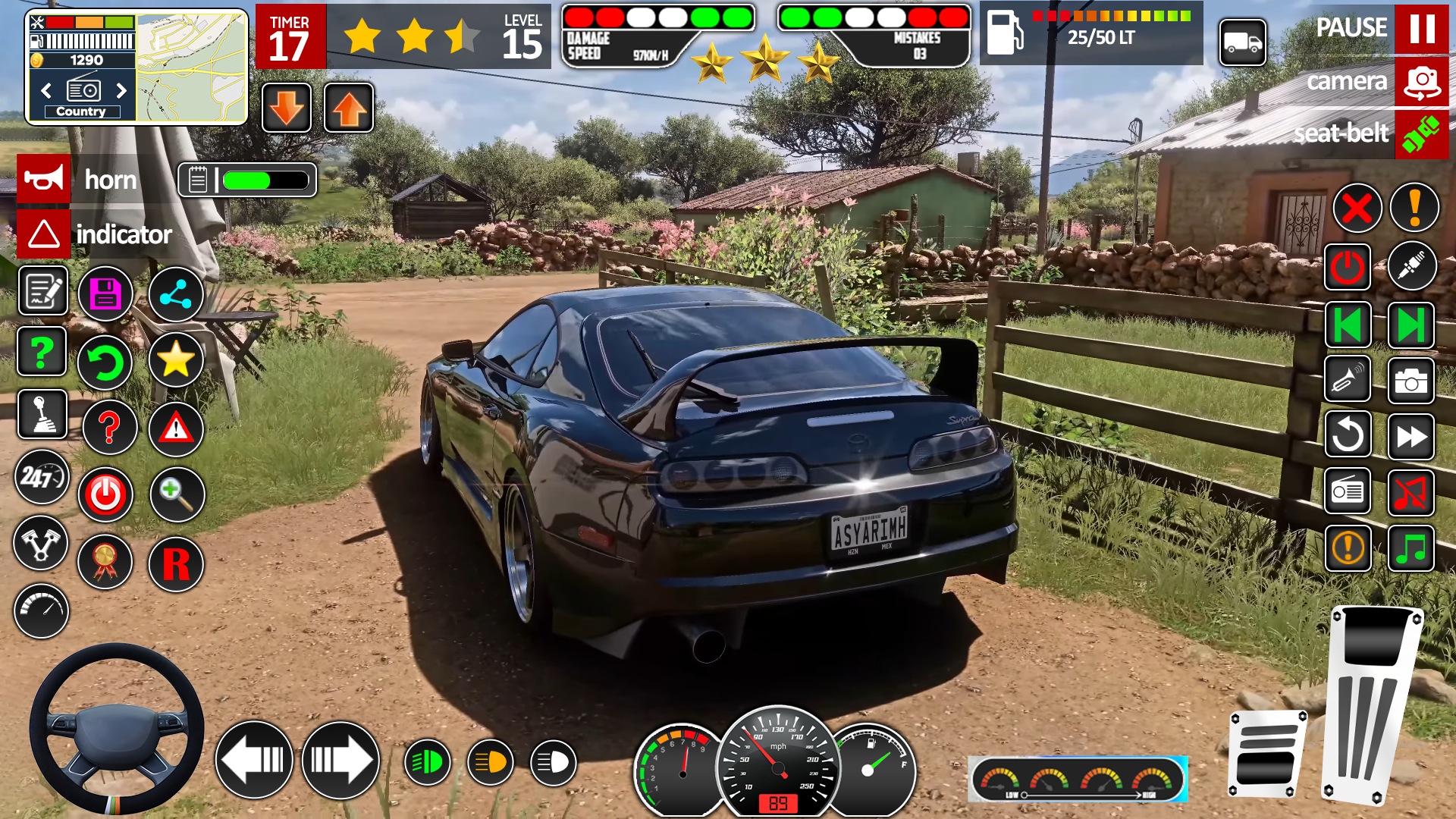This screenshot has width=1456, height=819.
Task: Click the orange up arrow gear control
Action: (x=348, y=108)
